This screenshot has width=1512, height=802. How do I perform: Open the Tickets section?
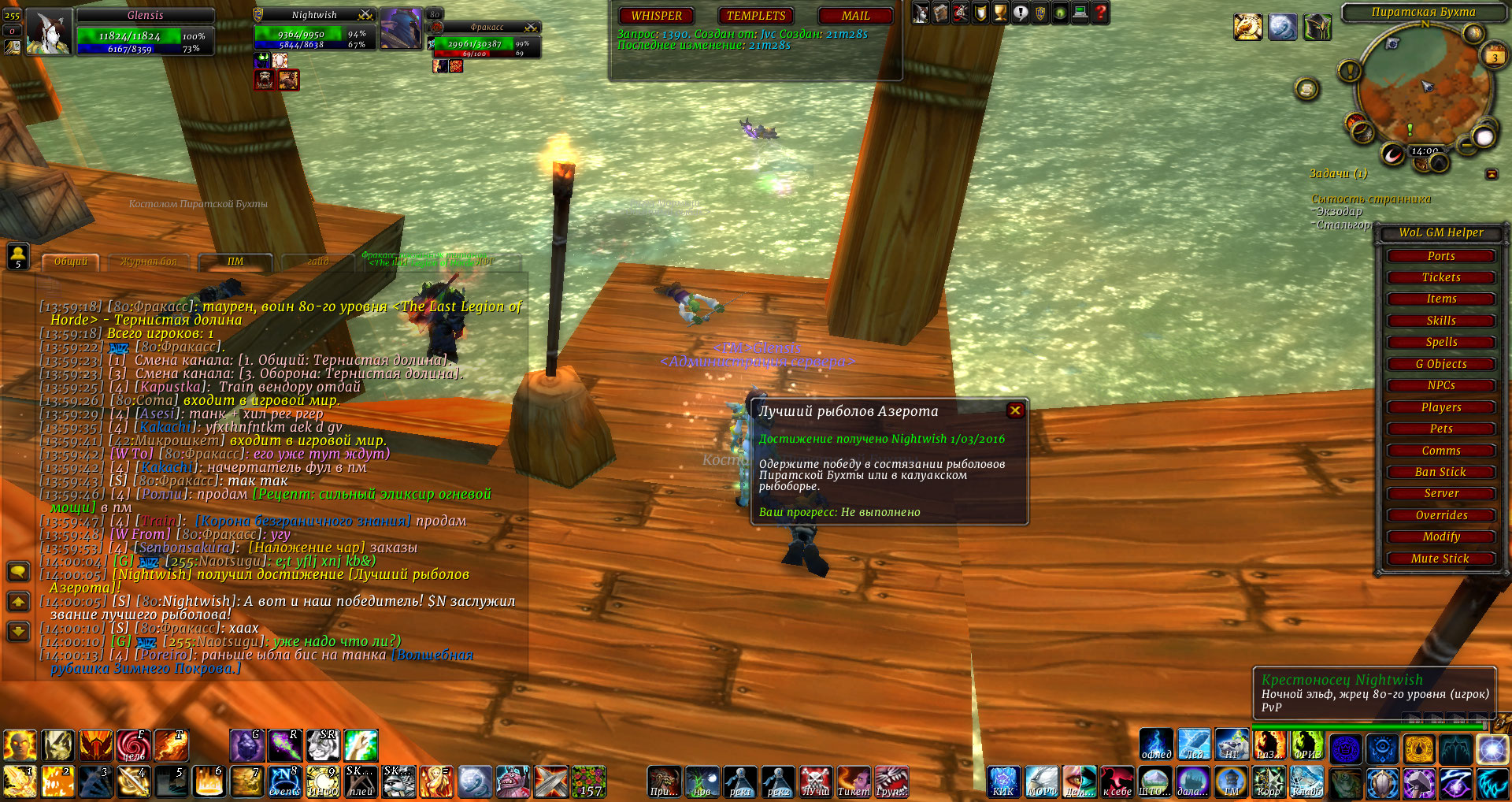pos(1440,277)
